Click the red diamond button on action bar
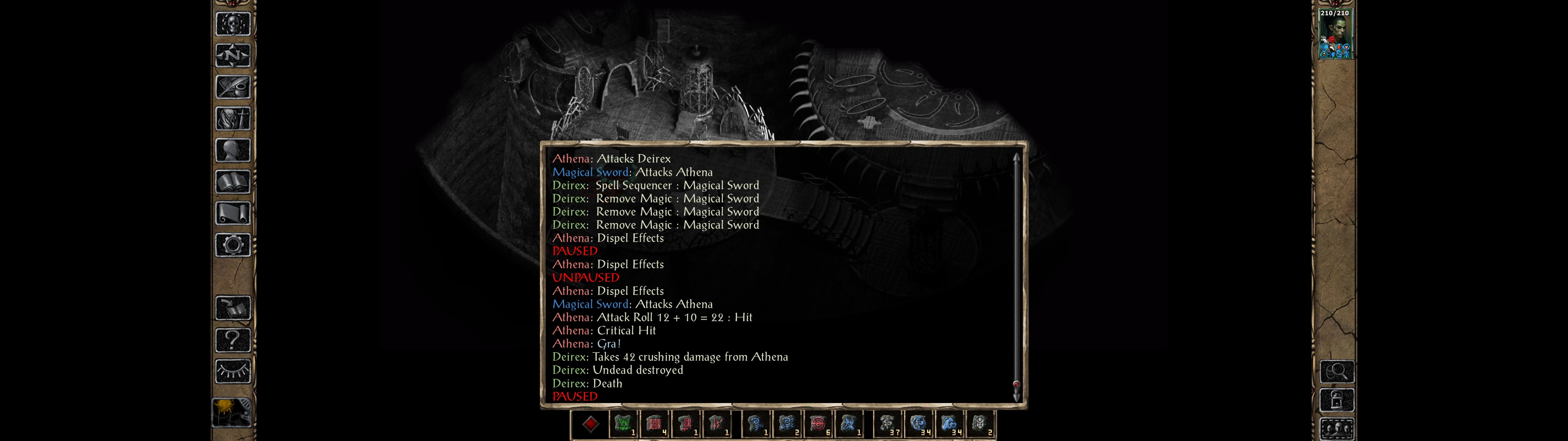 pos(590,424)
